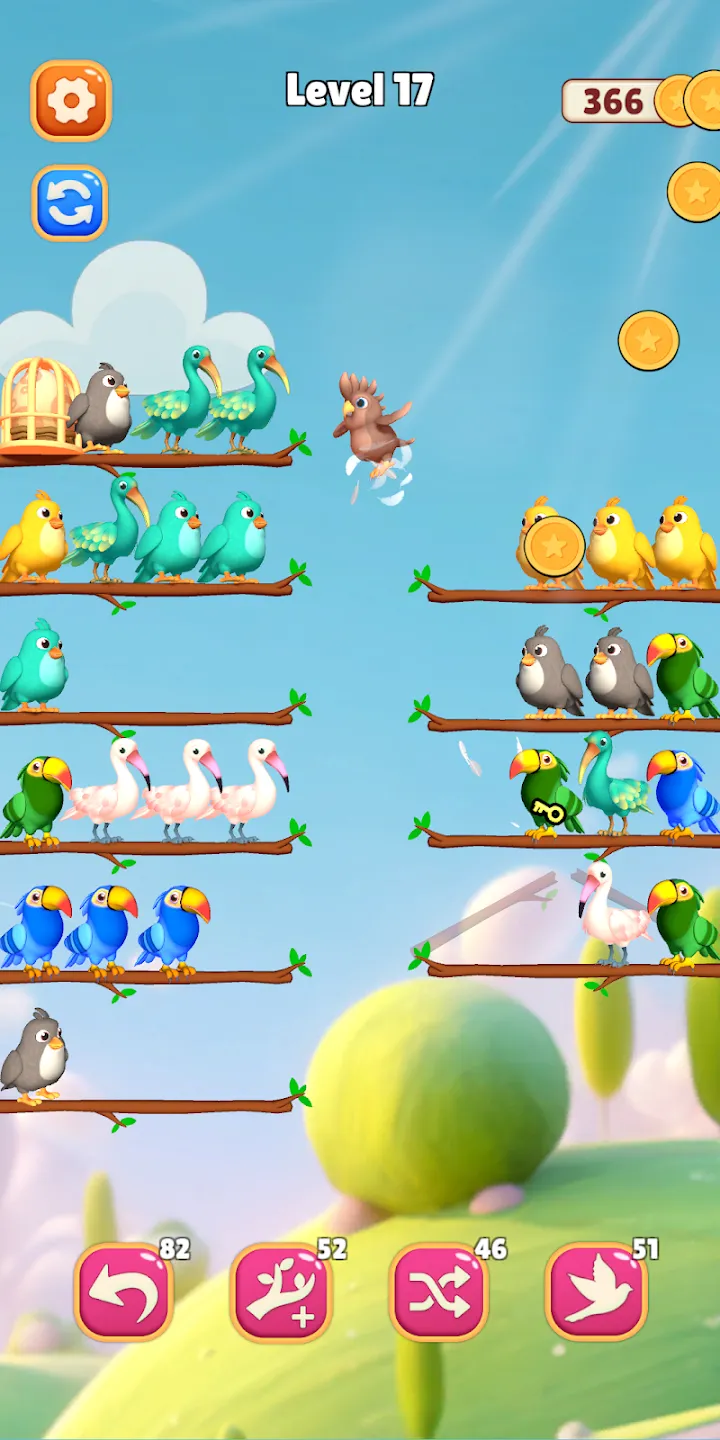
Task: Use the flying bird booster
Action: pyautogui.click(x=596, y=1292)
